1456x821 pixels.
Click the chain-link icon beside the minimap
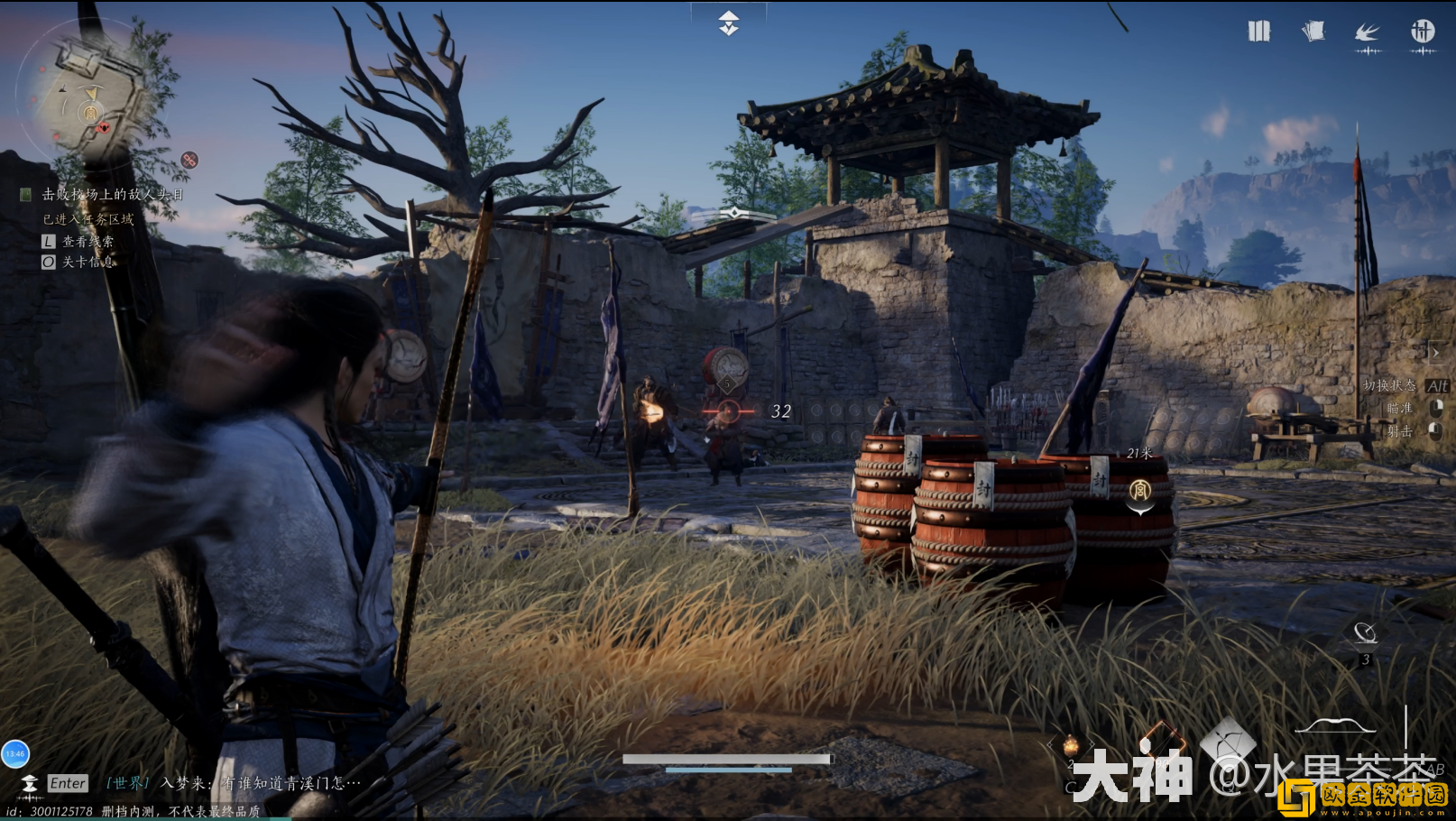coord(189,160)
